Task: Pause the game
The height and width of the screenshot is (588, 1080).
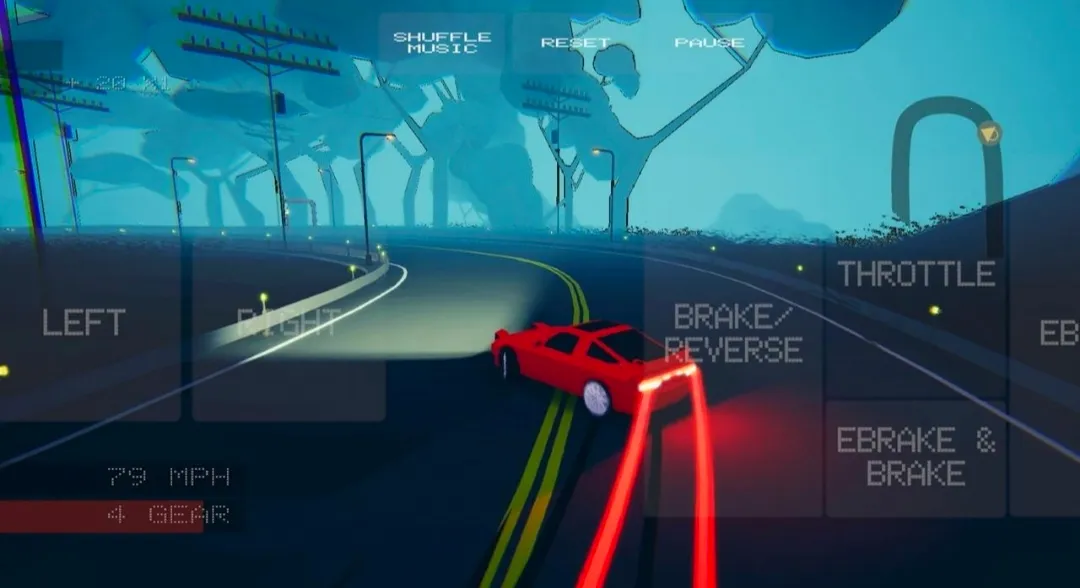Action: [x=709, y=43]
